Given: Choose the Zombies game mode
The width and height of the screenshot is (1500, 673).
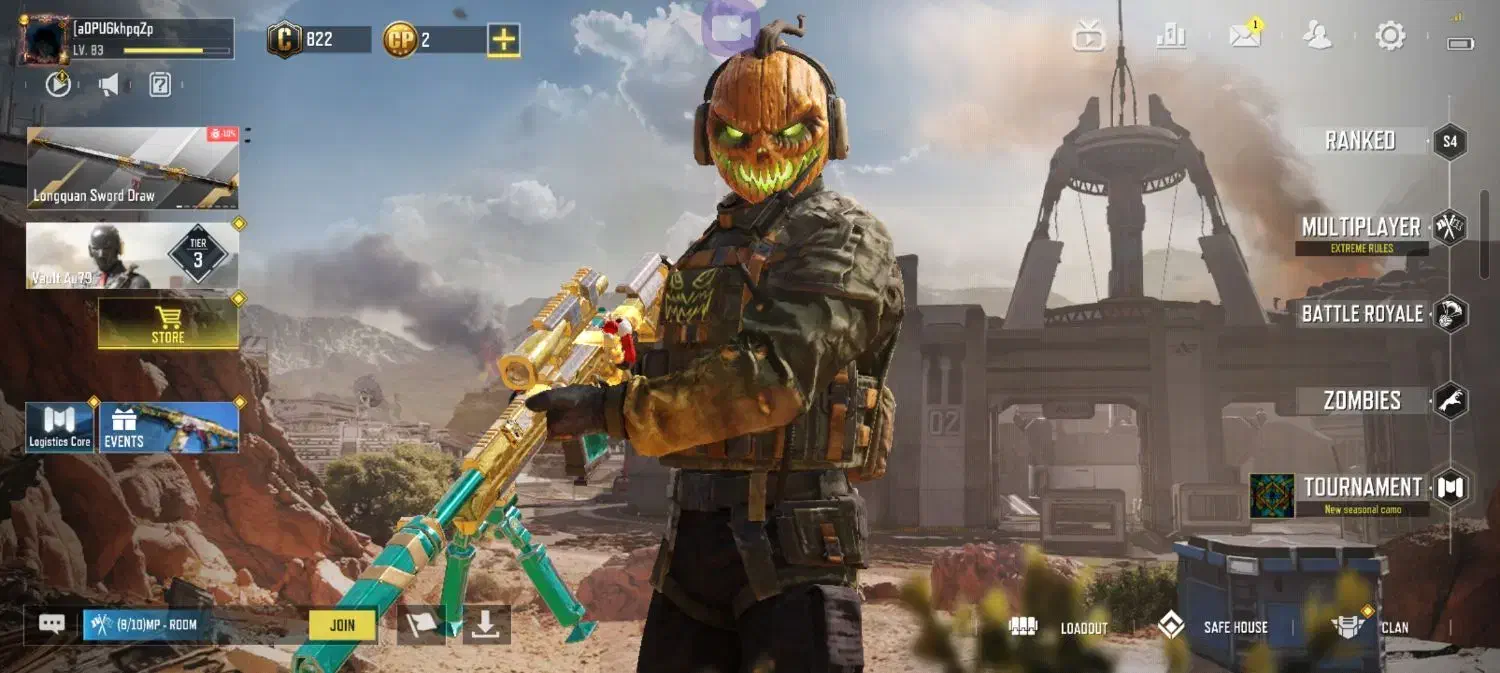Looking at the screenshot, I should pyautogui.click(x=1363, y=401).
